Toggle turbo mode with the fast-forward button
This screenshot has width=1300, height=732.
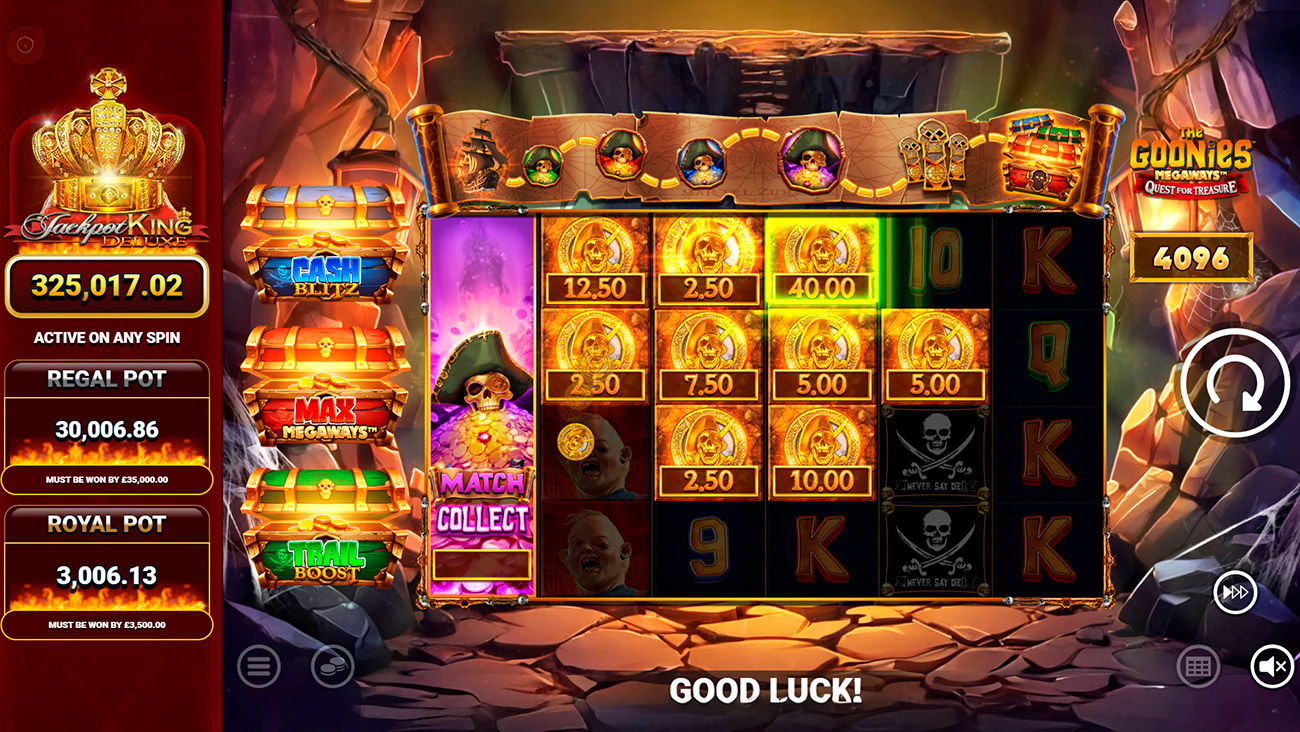point(1235,593)
